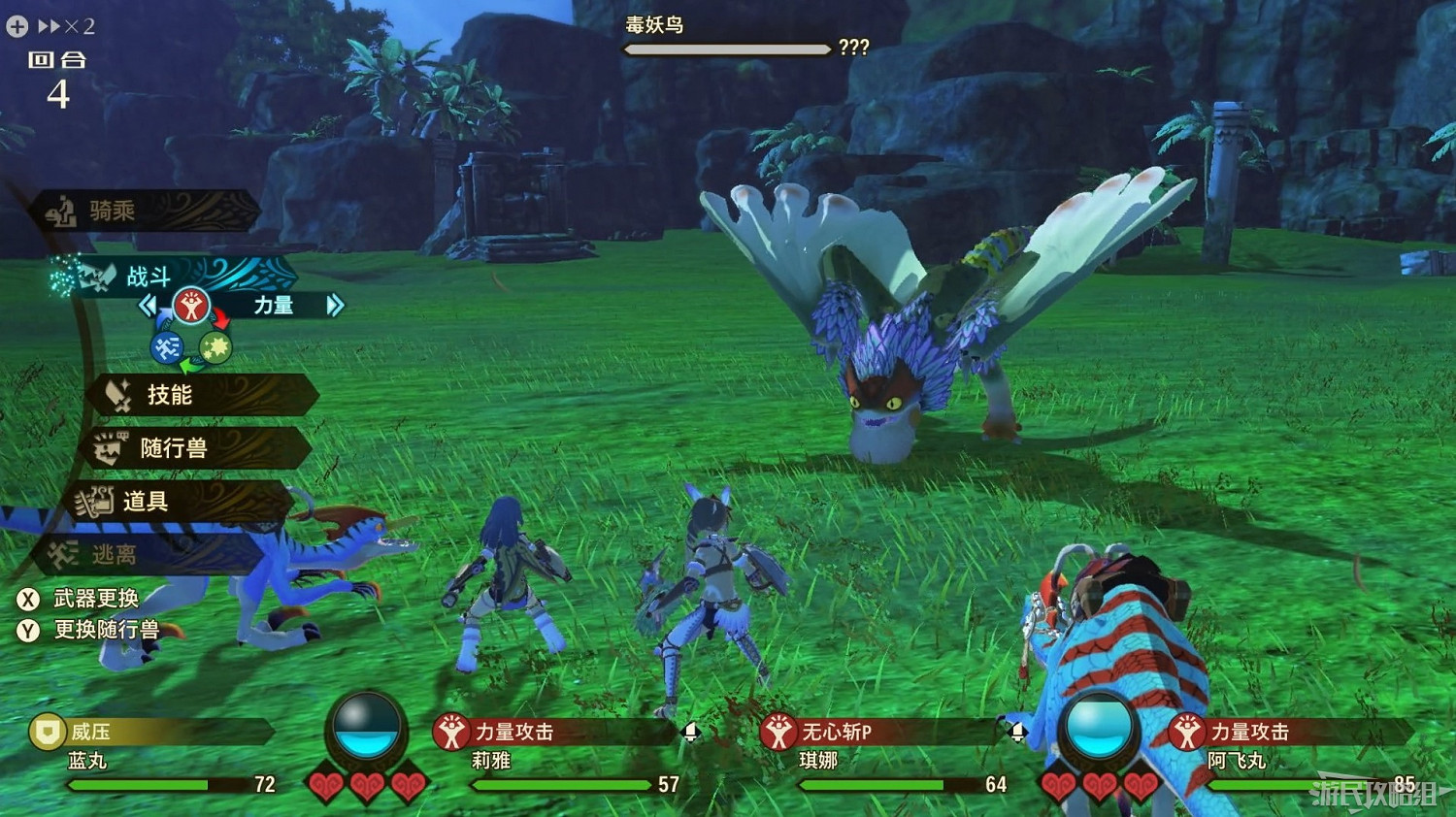The width and height of the screenshot is (1456, 817).
Task: Open the 道具 item pouch icon
Action: point(96,501)
